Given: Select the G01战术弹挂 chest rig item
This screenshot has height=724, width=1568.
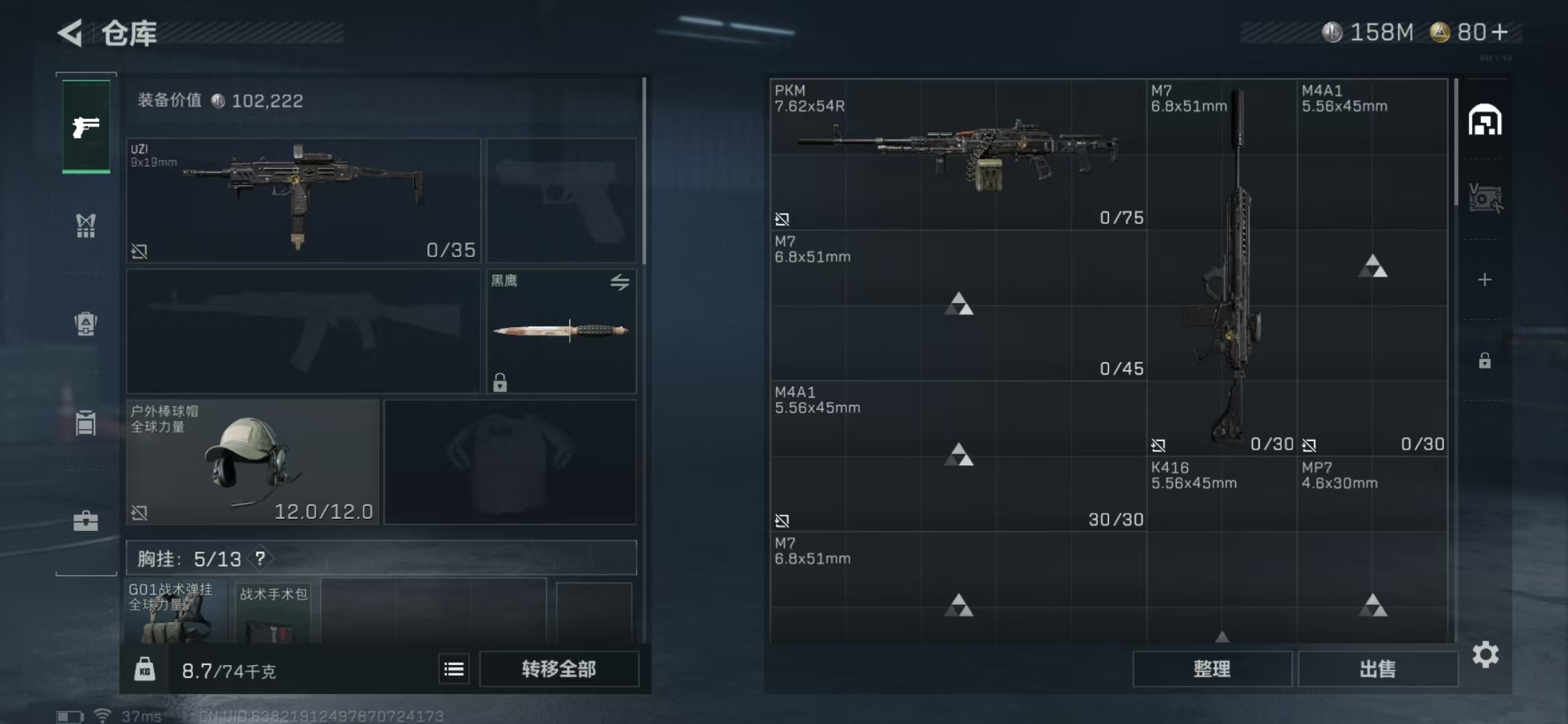Looking at the screenshot, I should point(176,612).
